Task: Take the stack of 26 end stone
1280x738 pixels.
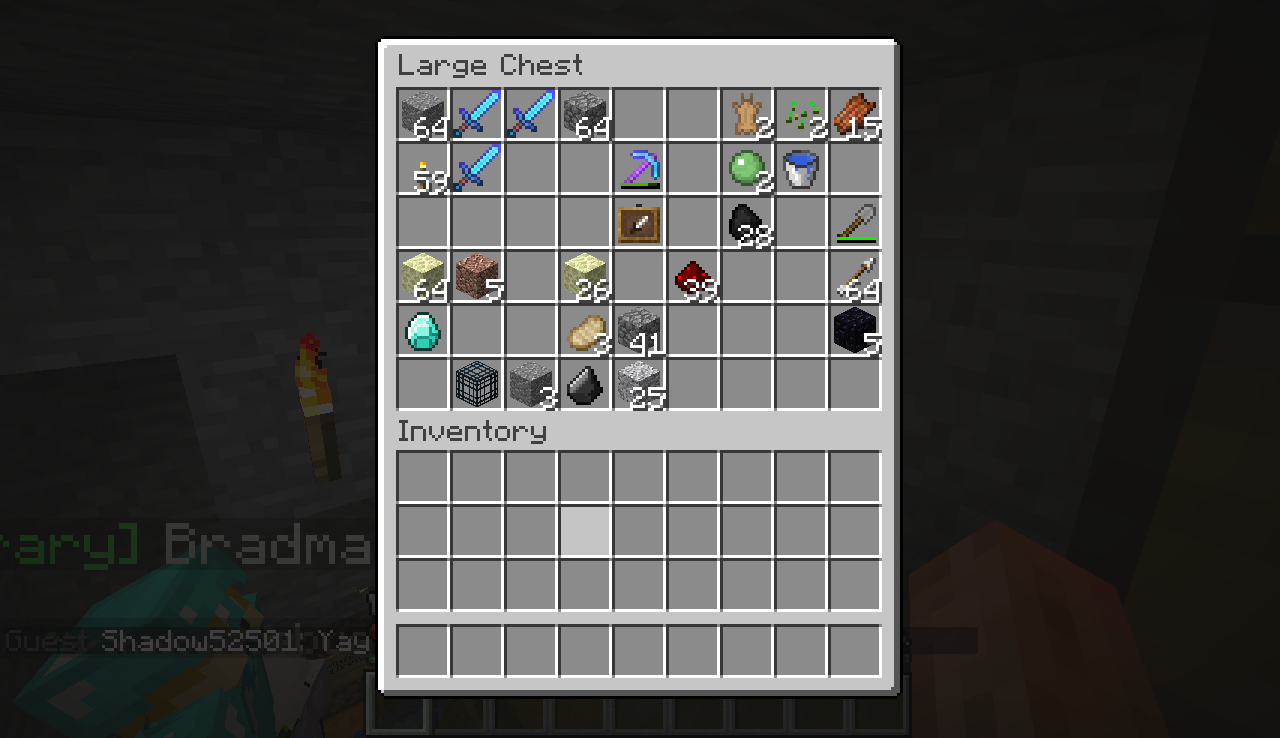Action: [585, 276]
